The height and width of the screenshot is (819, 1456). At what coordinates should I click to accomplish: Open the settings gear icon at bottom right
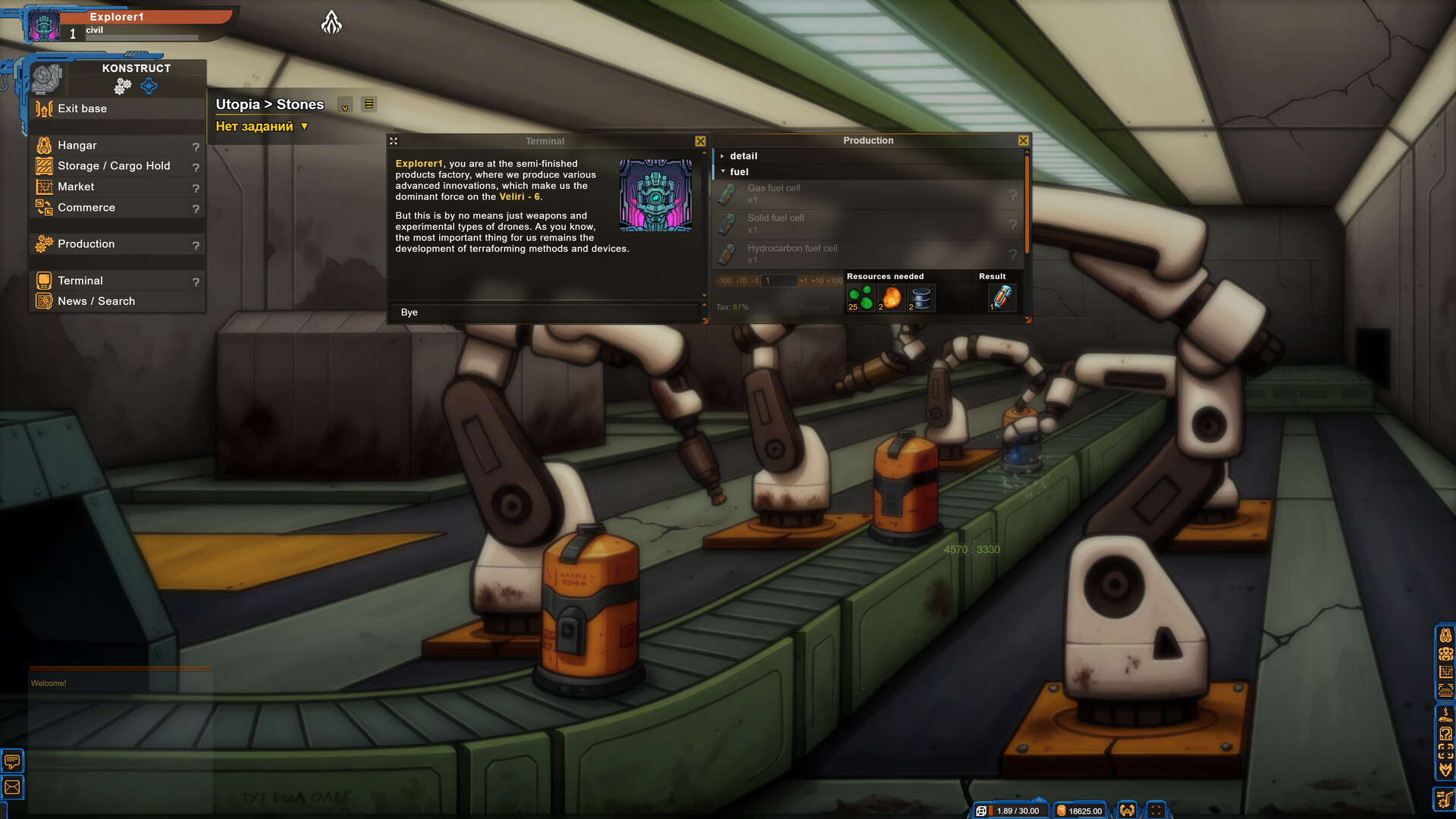coord(1445,799)
